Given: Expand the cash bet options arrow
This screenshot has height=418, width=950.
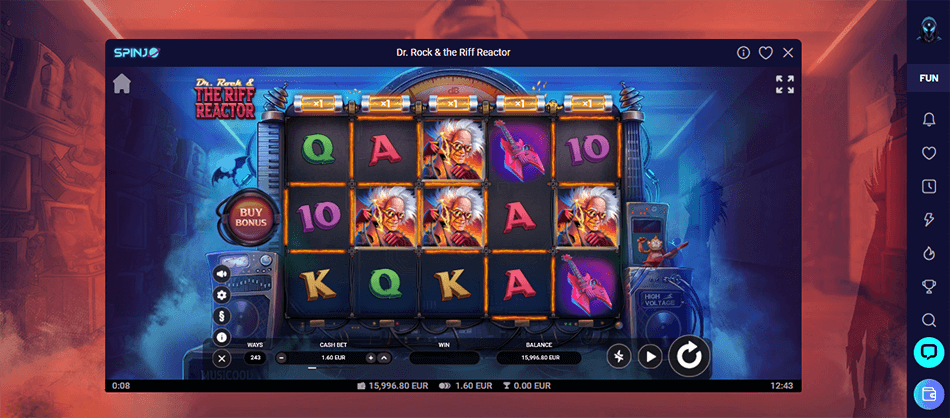Looking at the screenshot, I should [x=385, y=357].
